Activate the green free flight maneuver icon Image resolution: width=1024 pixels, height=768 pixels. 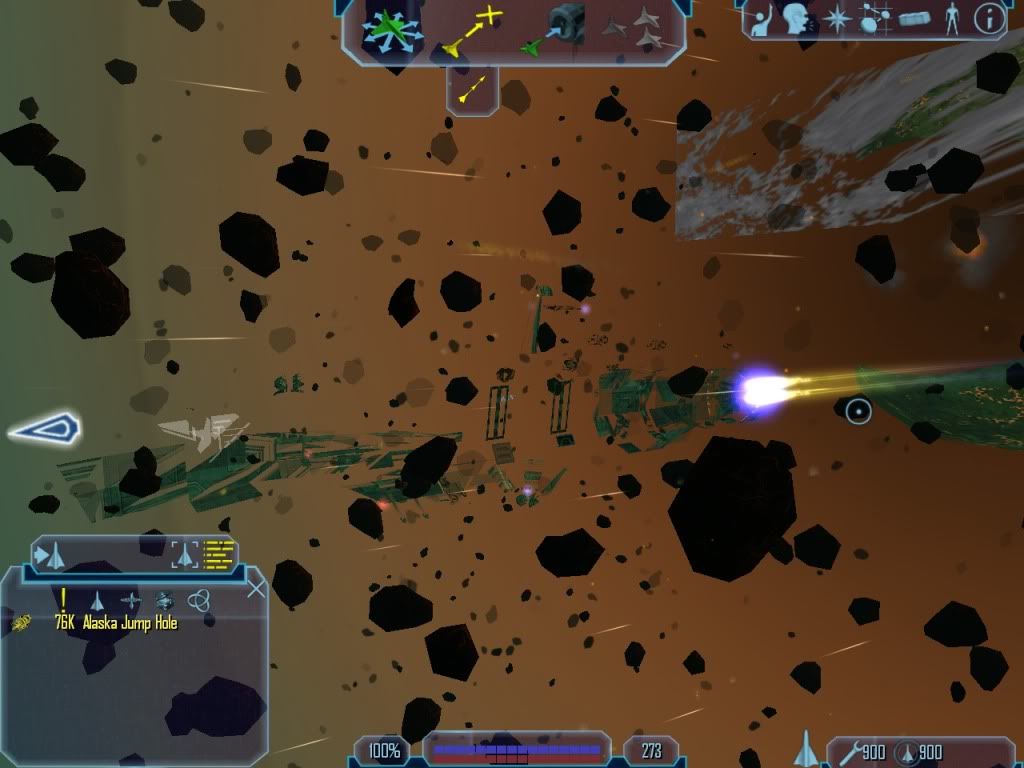(394, 32)
